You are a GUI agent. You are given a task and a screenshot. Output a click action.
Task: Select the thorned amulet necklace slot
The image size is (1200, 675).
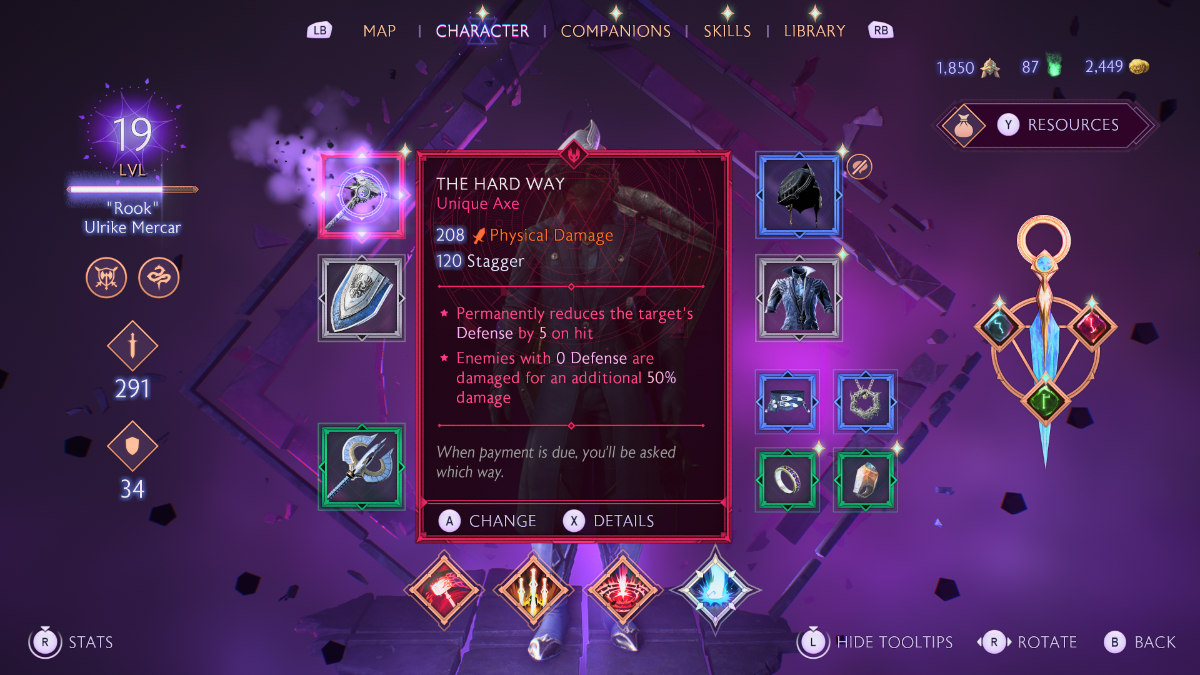pyautogui.click(x=865, y=402)
